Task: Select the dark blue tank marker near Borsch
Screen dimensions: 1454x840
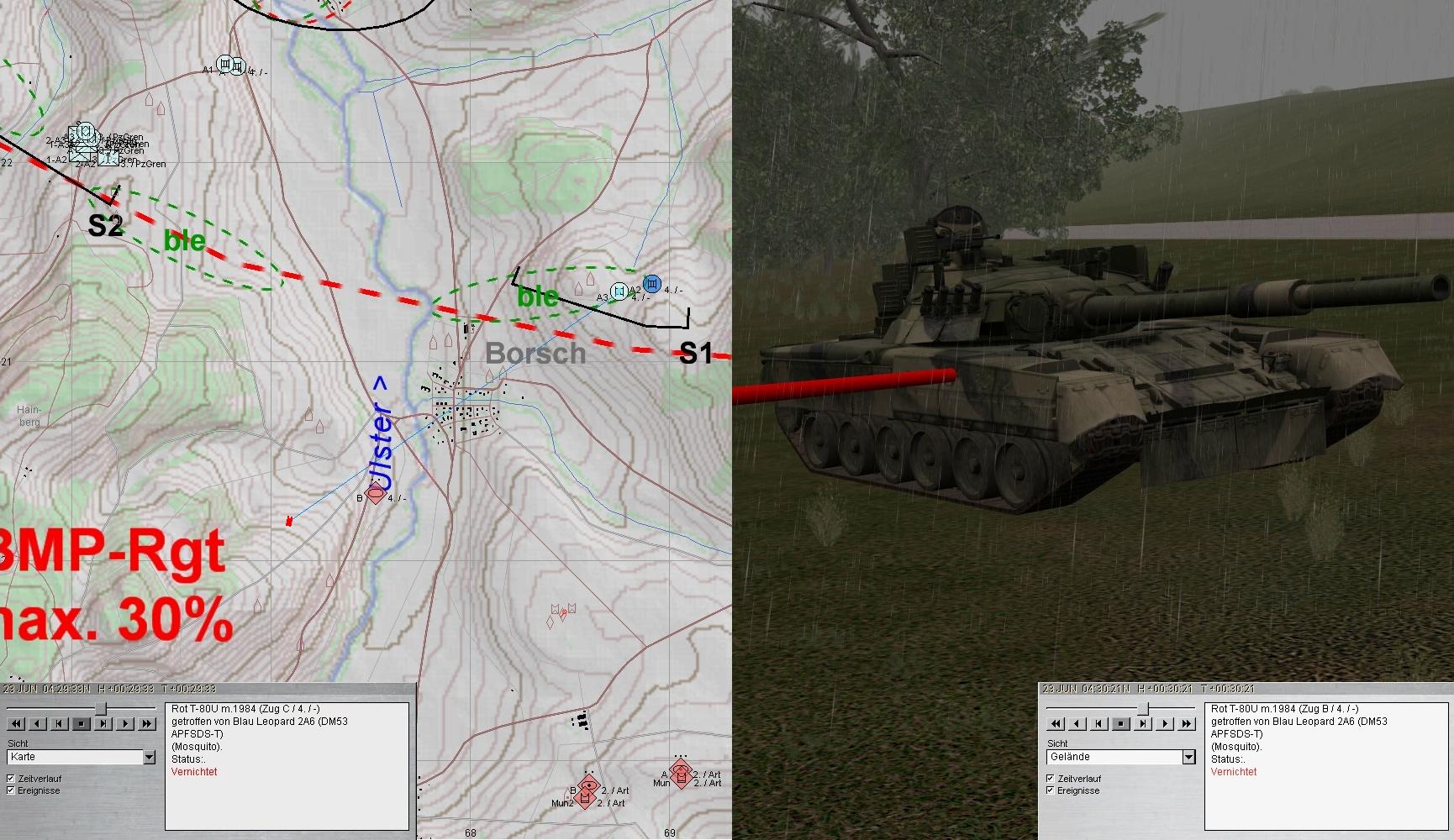Action: (651, 285)
